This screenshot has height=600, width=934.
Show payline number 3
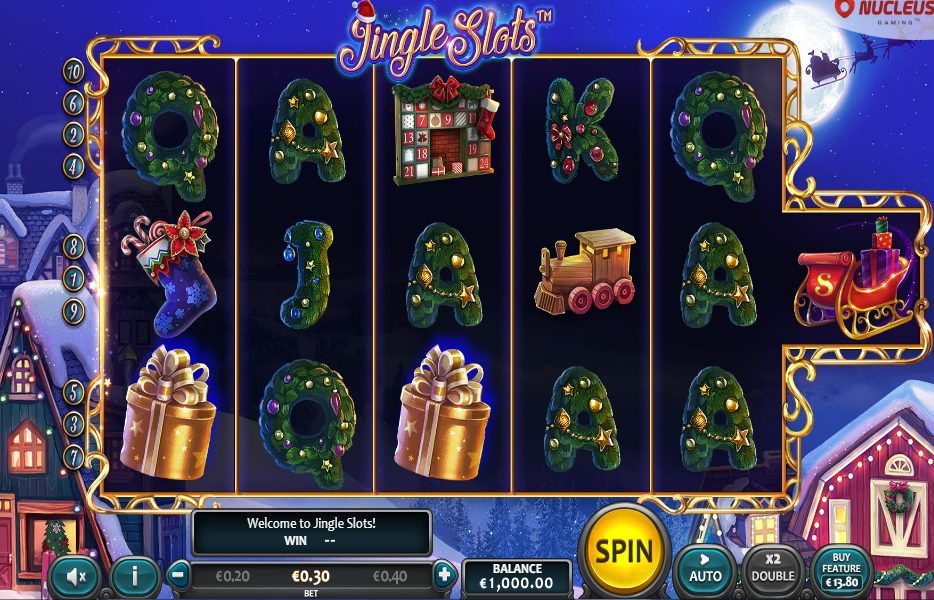(74, 424)
